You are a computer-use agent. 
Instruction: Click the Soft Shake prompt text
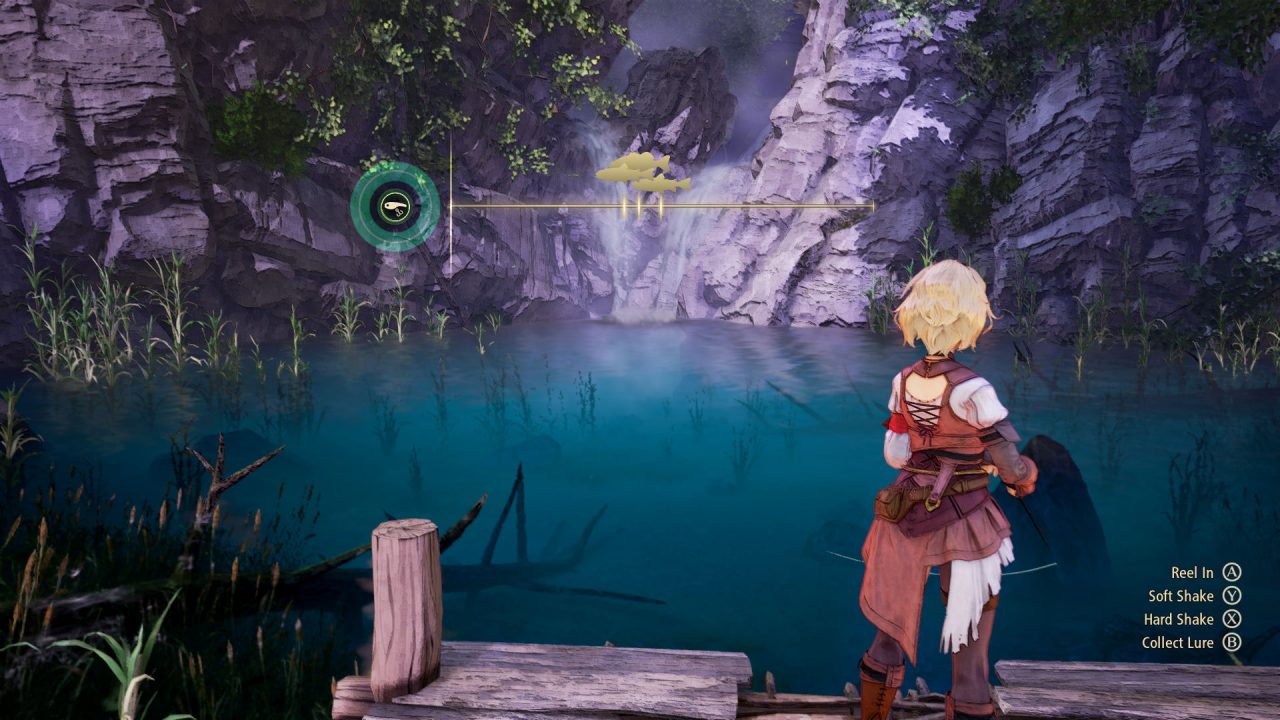point(1180,596)
